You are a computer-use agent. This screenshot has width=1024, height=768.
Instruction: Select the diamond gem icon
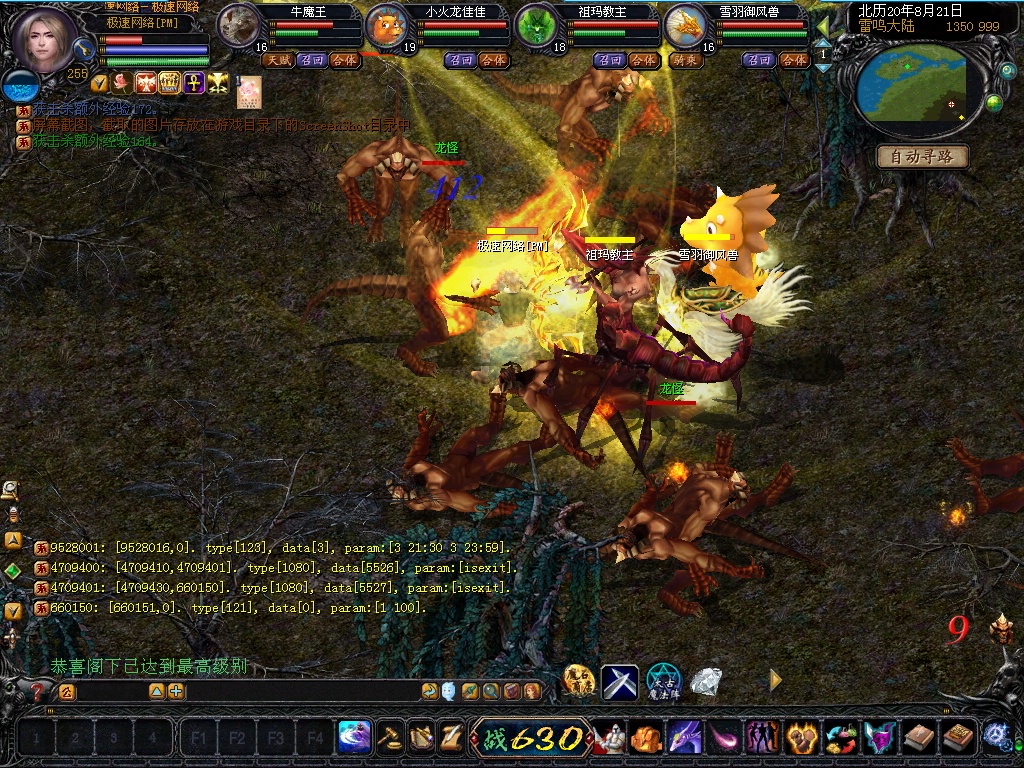(x=706, y=681)
